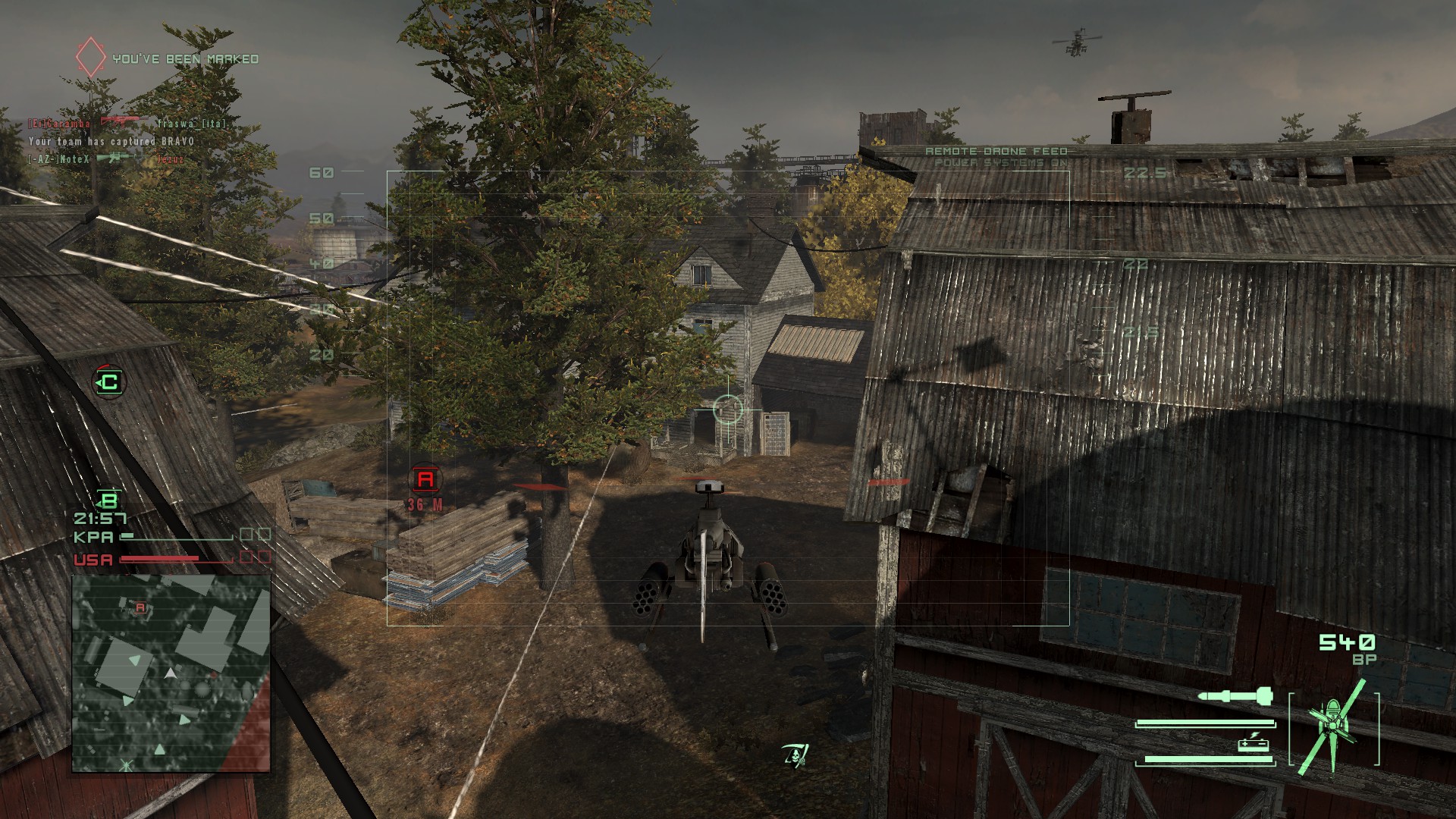The width and height of the screenshot is (1456, 819).
Task: Click the minimap
Action: coord(171,673)
